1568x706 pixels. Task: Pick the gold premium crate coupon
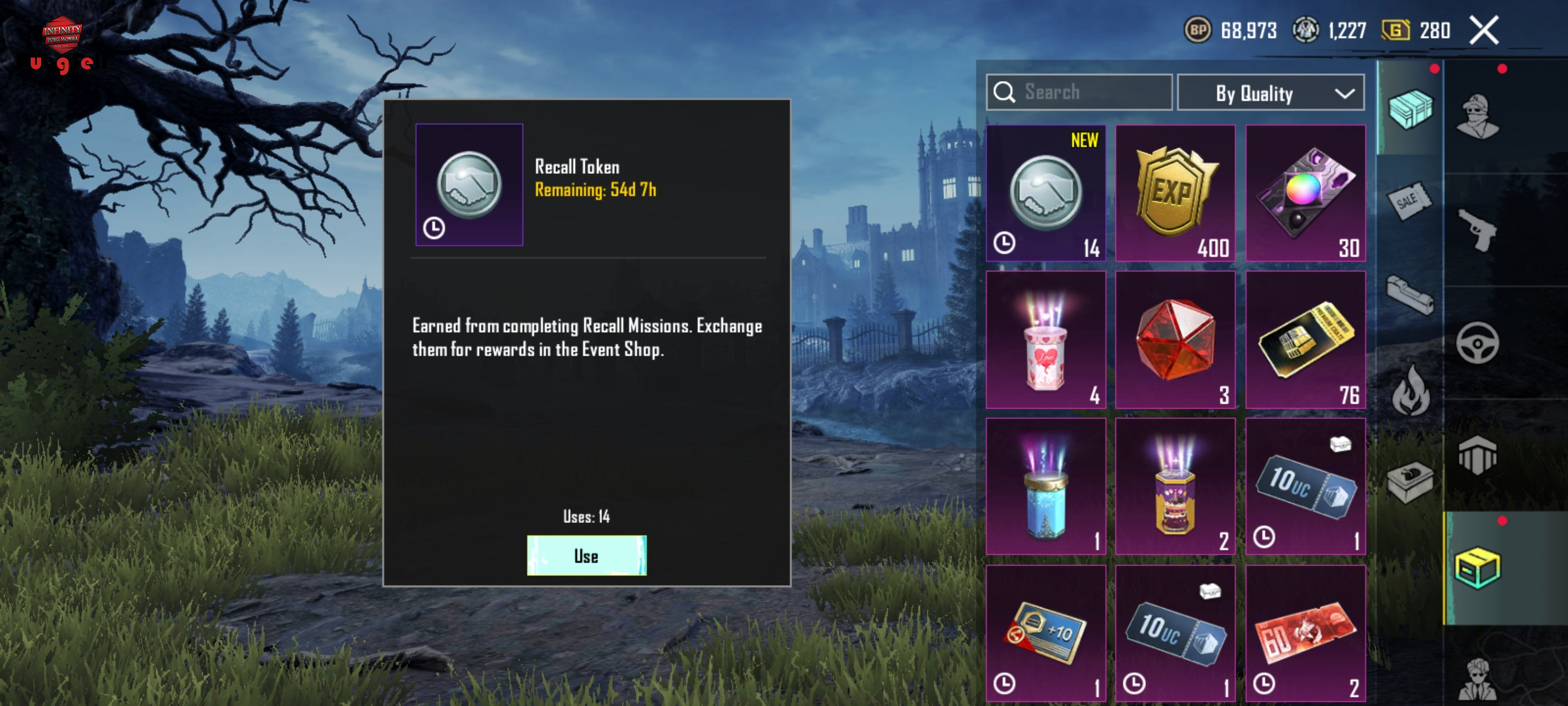[1305, 340]
